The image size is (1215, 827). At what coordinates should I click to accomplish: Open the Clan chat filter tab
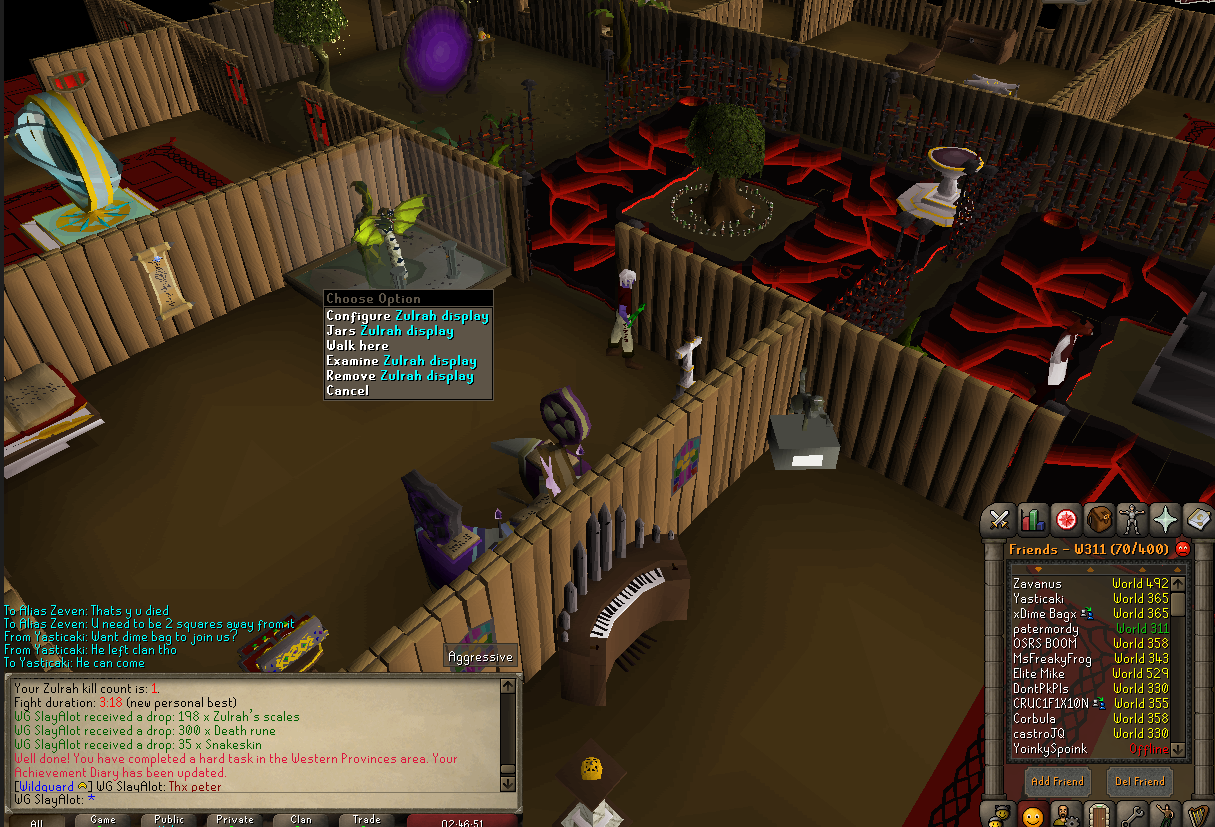(301, 820)
